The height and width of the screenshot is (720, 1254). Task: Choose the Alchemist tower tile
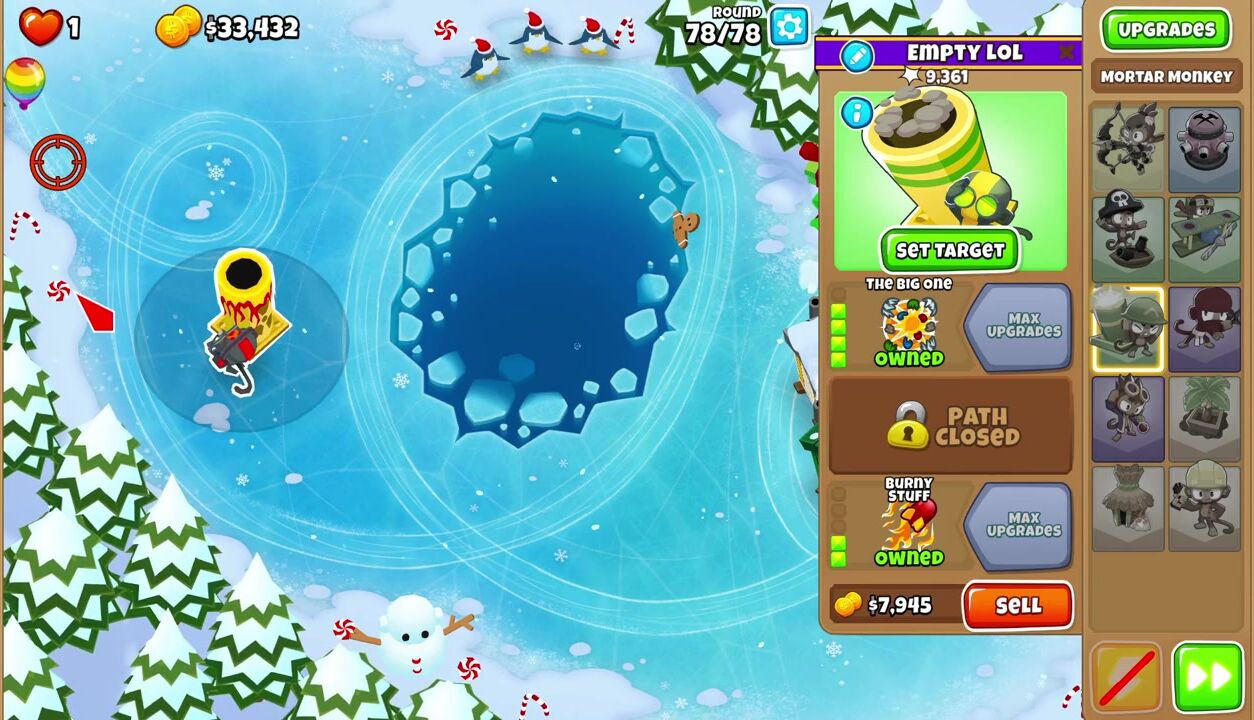click(x=1127, y=419)
